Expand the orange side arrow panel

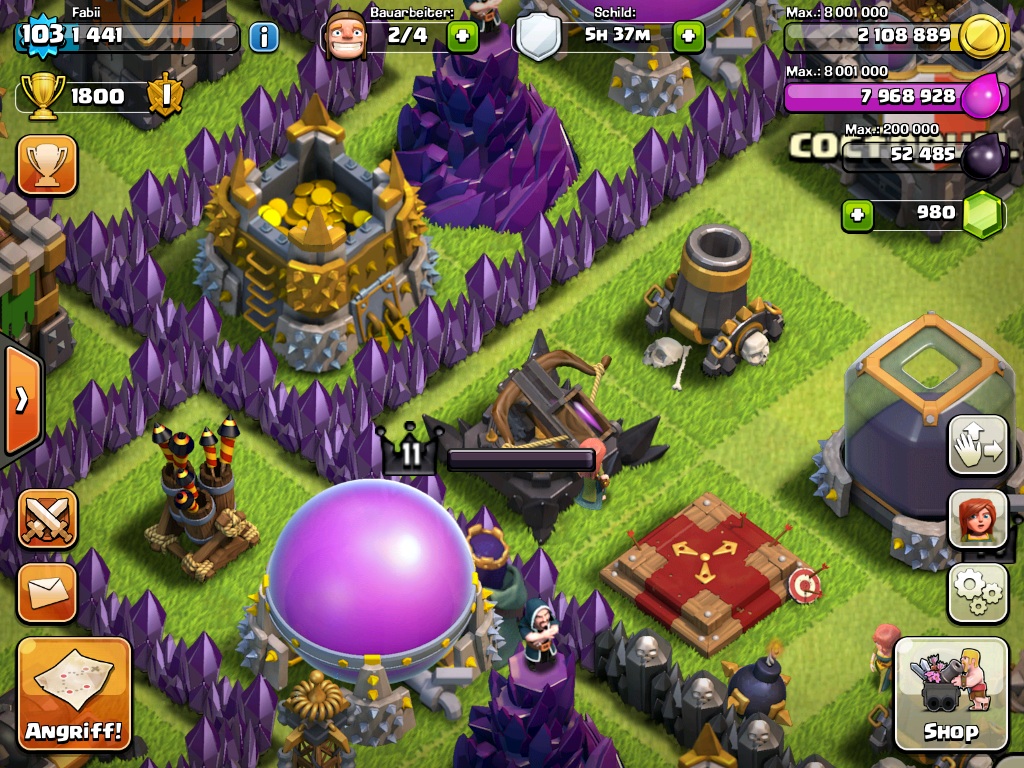point(22,399)
